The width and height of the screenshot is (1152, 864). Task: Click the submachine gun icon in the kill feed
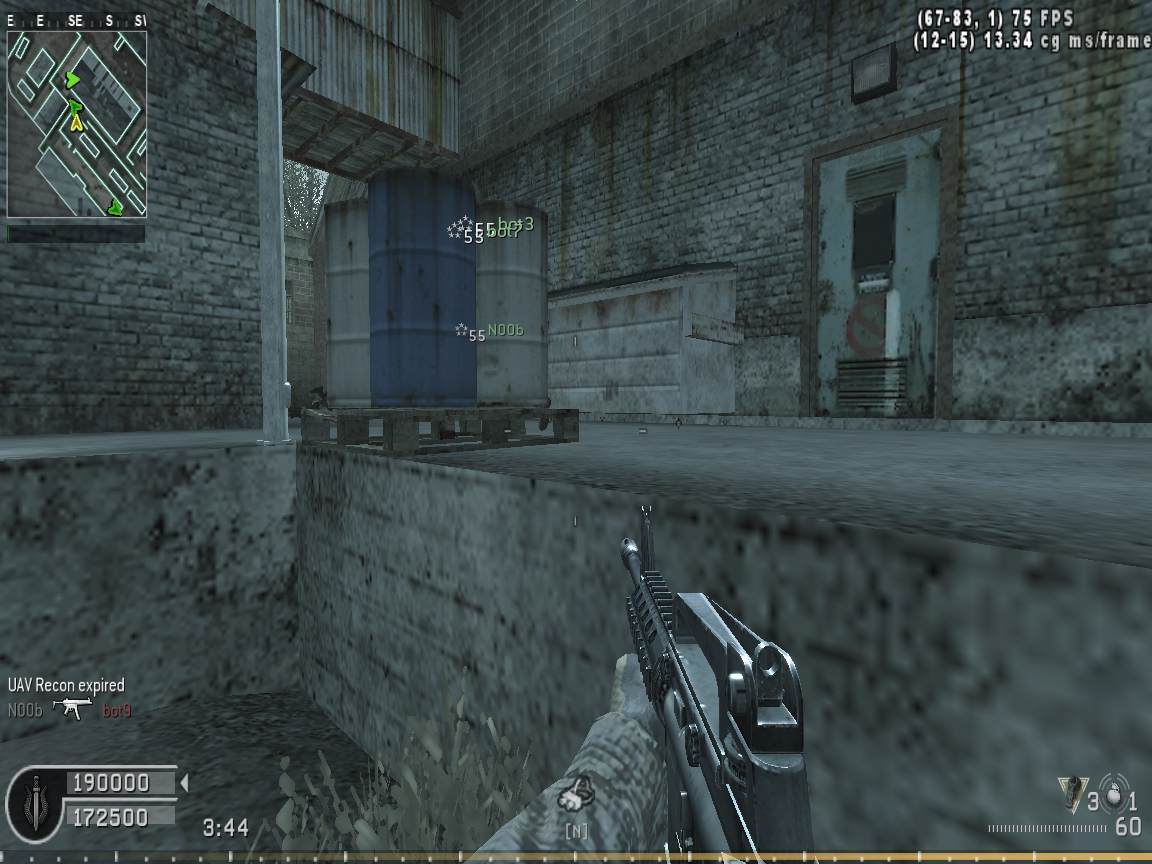click(x=73, y=710)
